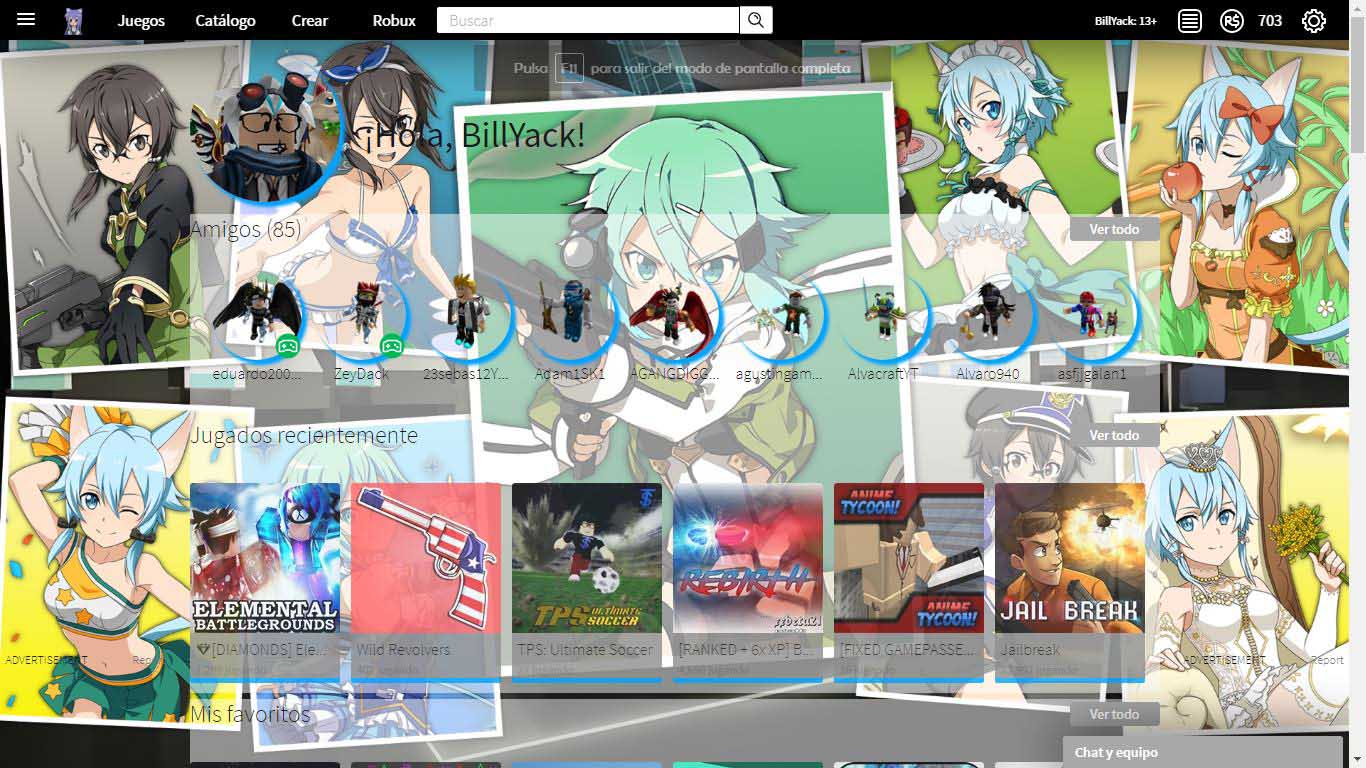The image size is (1366, 768).
Task: Click the Roblox logo in the top bar
Action: click(73, 19)
